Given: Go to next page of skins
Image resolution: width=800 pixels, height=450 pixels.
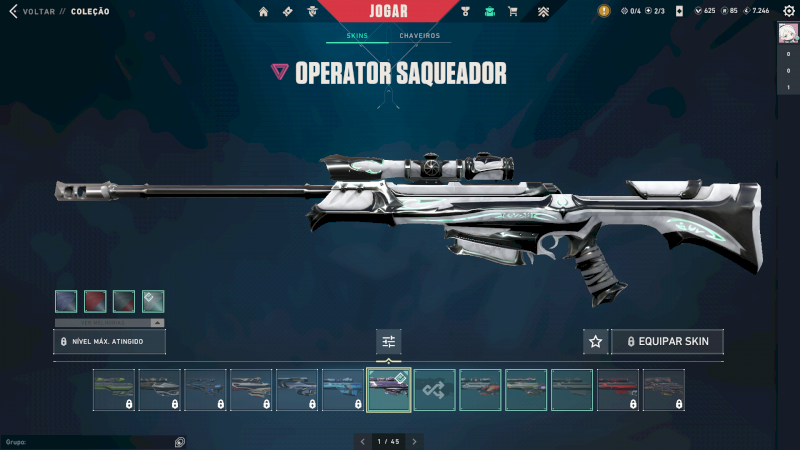Looking at the screenshot, I should click(415, 441).
